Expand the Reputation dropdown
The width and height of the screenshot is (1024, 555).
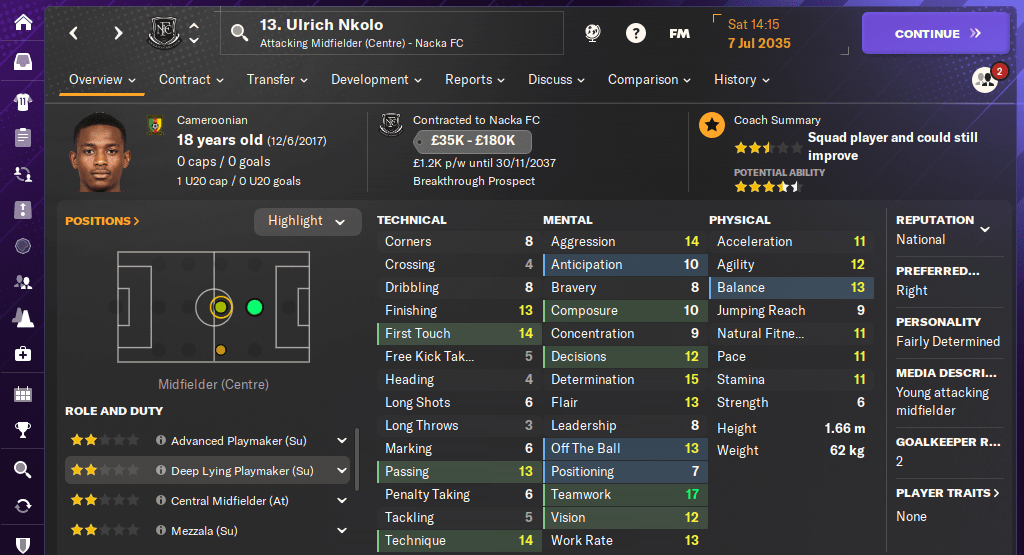[x=984, y=229]
